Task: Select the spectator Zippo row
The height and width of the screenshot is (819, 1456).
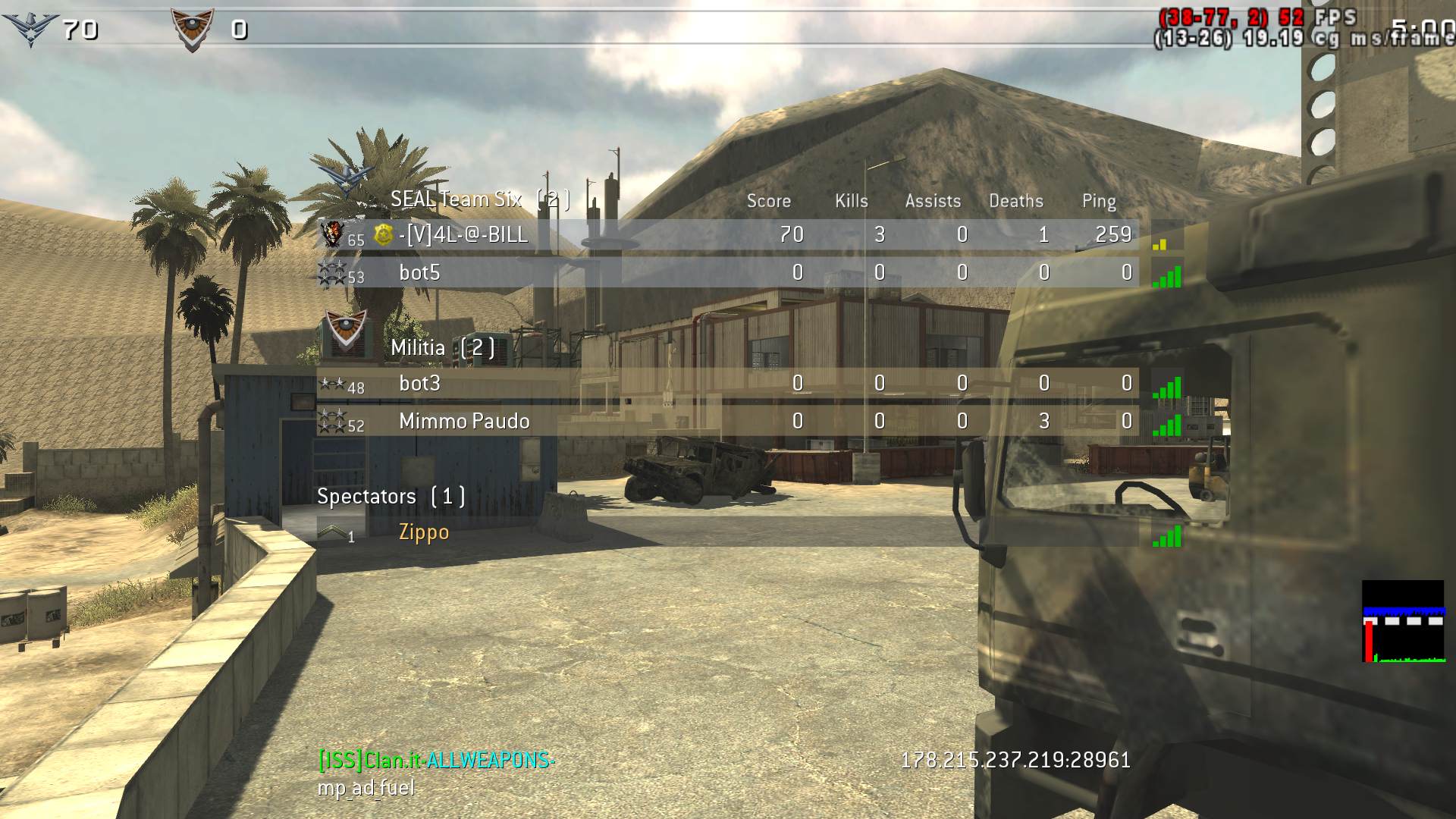Action: (x=424, y=532)
